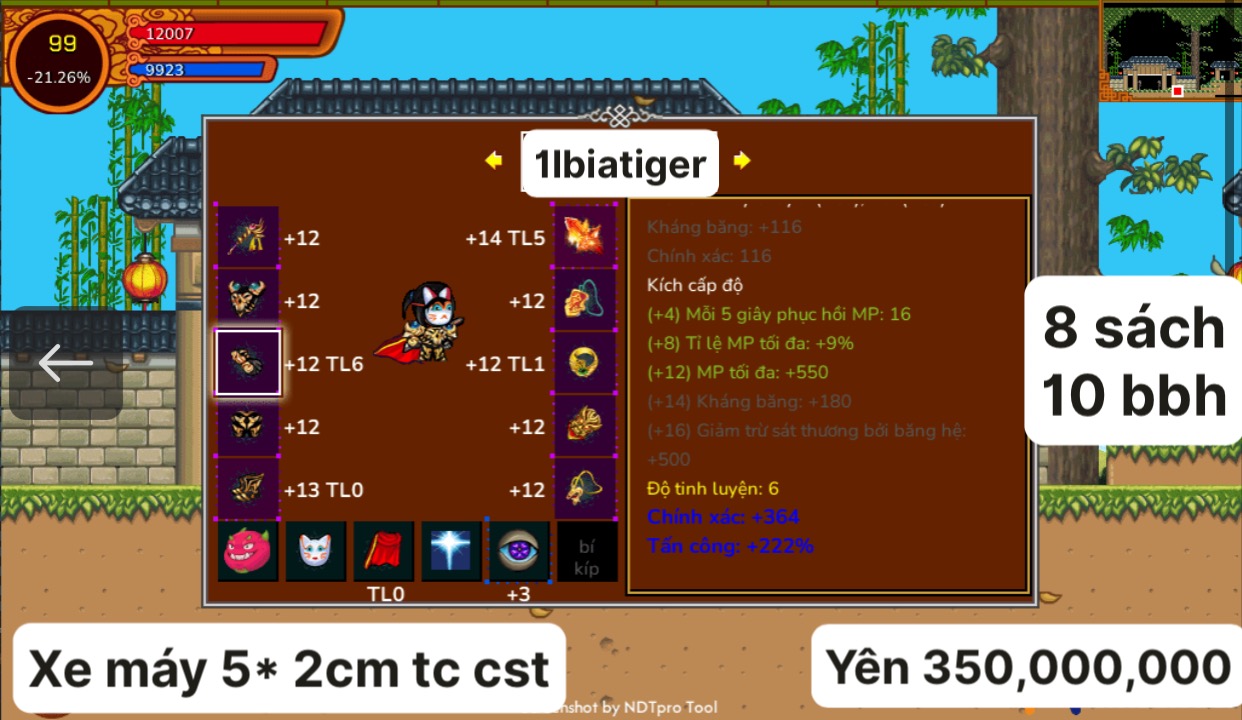
Task: Select the glowing white star item slot
Action: click(x=451, y=551)
